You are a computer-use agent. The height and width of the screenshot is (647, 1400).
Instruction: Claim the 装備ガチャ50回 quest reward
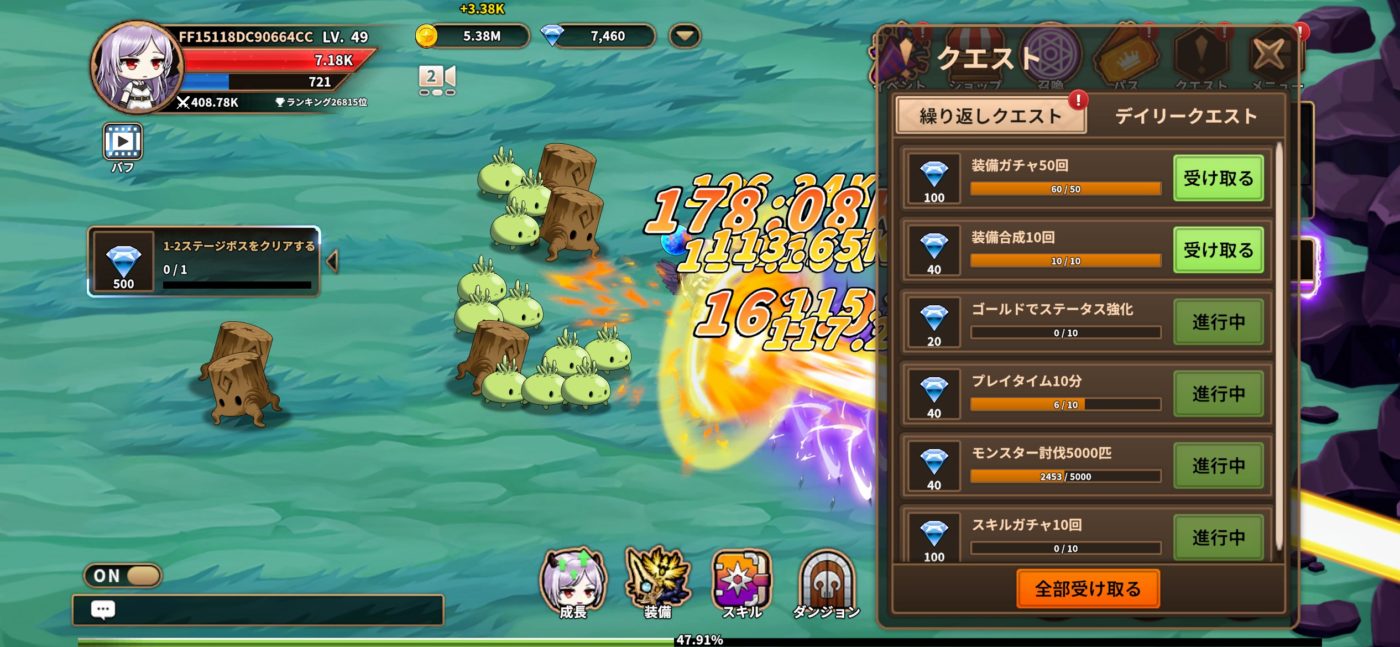pyautogui.click(x=1218, y=179)
